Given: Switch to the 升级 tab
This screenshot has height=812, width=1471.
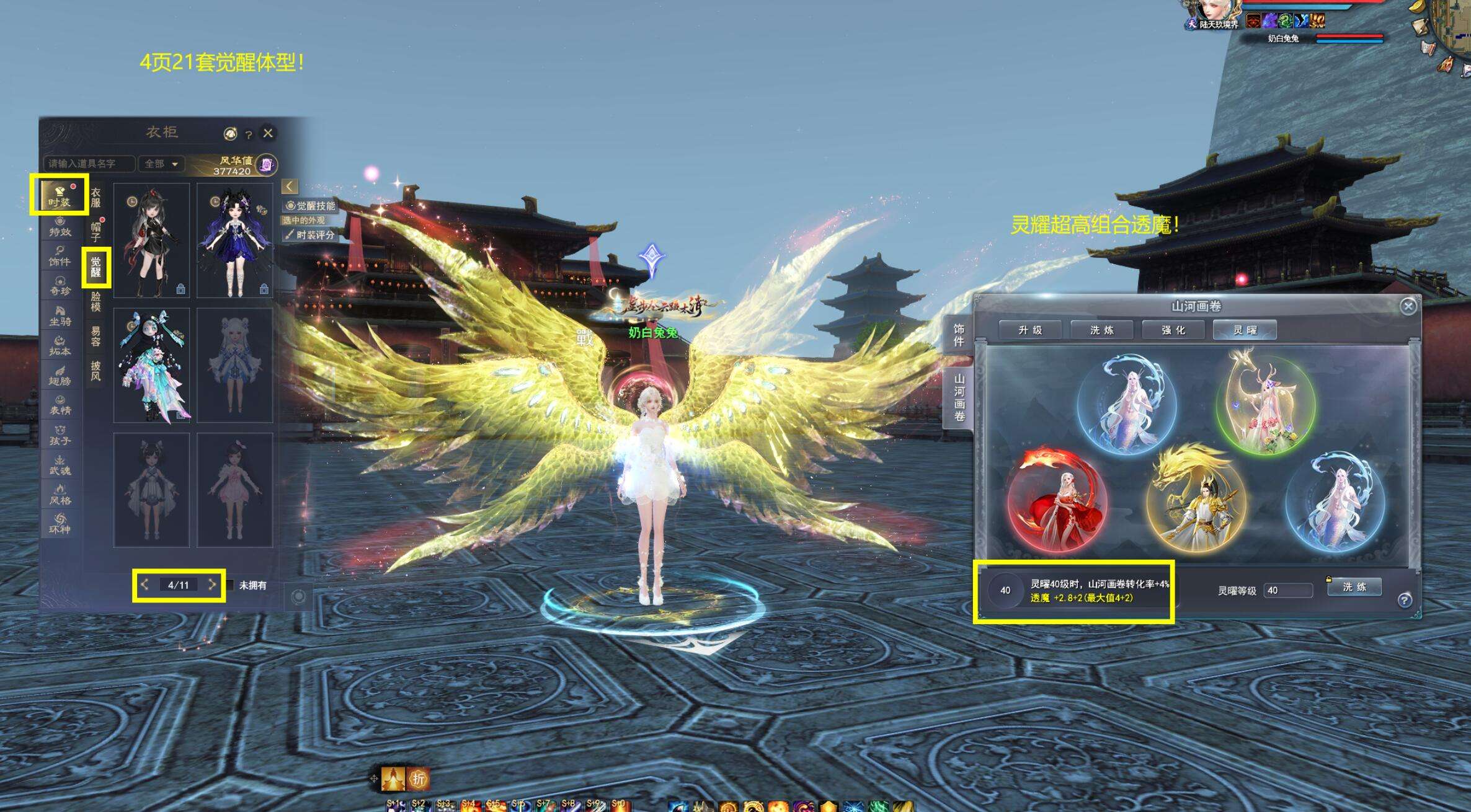Looking at the screenshot, I should pyautogui.click(x=1030, y=330).
